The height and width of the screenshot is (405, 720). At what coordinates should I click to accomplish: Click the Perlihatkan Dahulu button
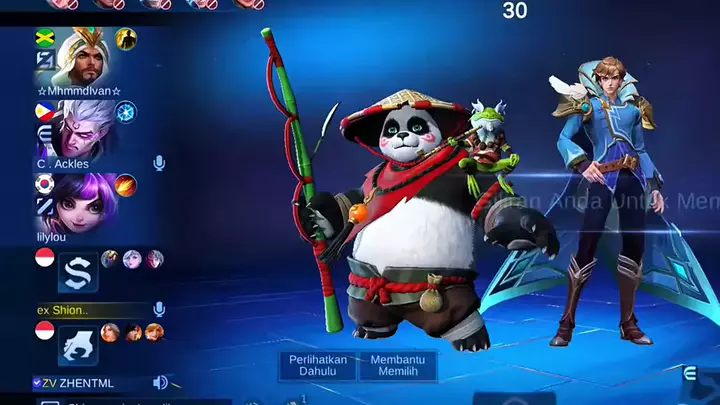tap(317, 365)
